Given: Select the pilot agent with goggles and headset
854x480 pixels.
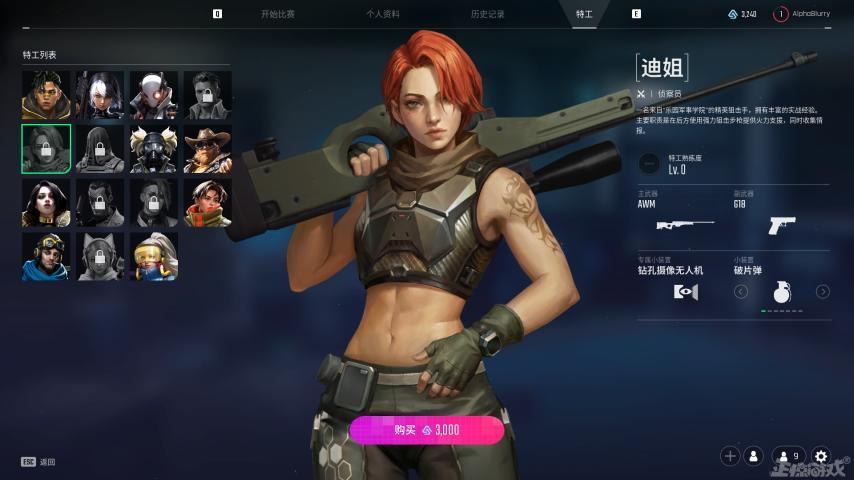Looking at the screenshot, I should coord(46,257).
